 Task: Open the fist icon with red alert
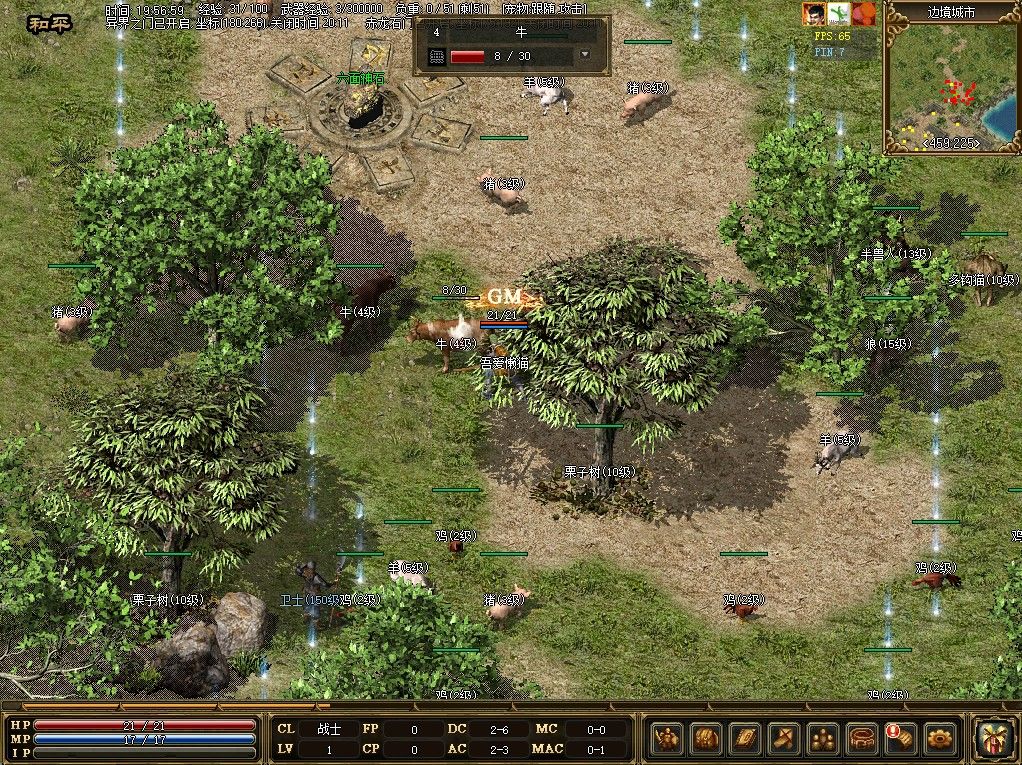coord(901,739)
